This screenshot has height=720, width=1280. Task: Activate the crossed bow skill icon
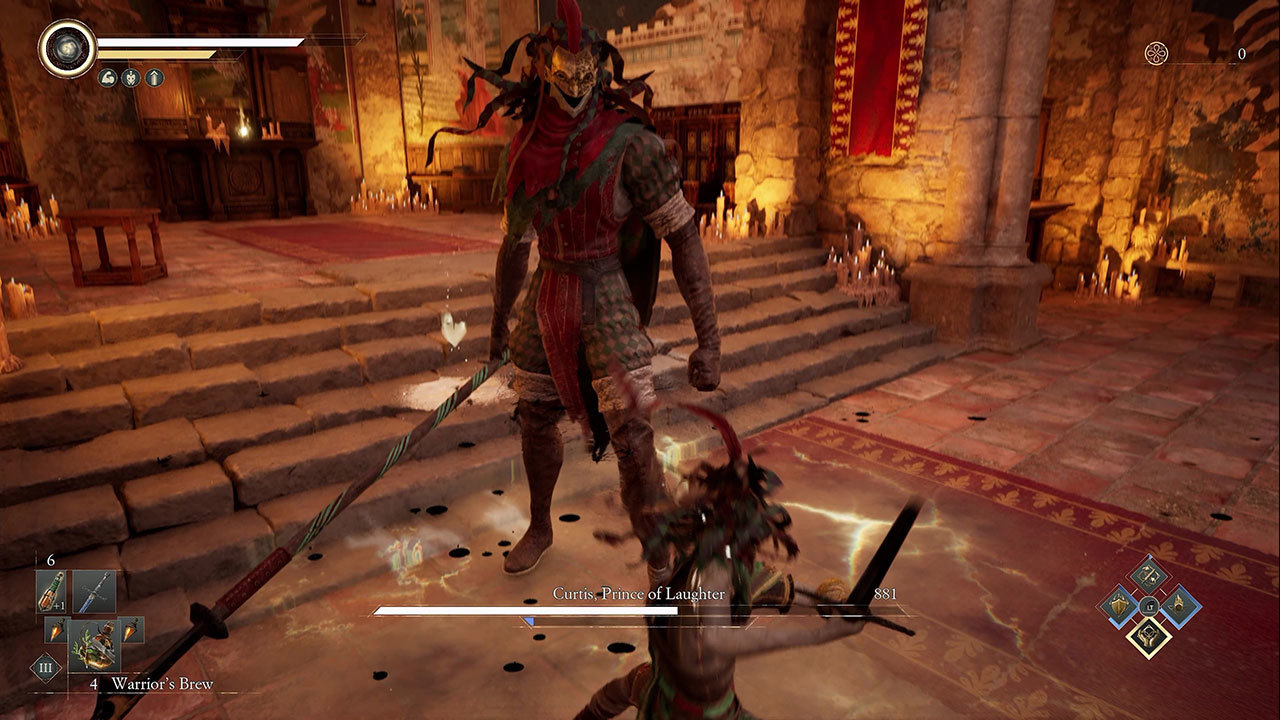[x=1149, y=574]
